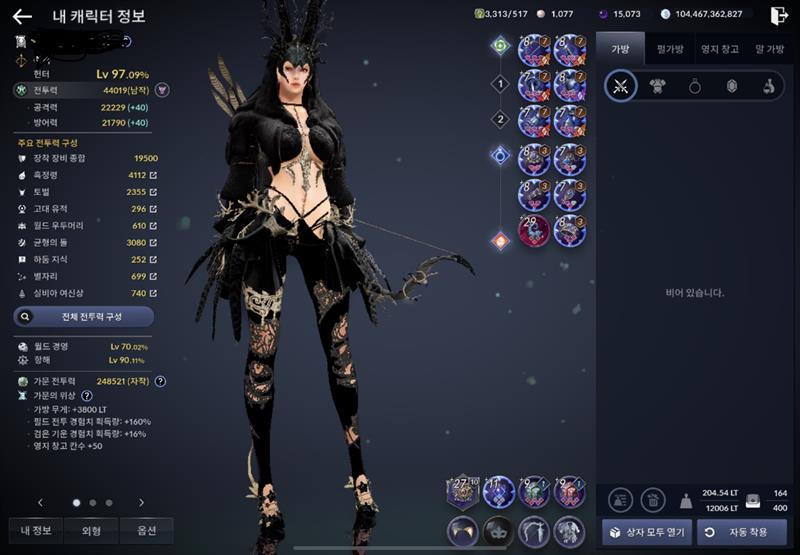800x555 pixels.
Task: Open all boxes with 상자 모두 열기
Action: click(x=646, y=531)
